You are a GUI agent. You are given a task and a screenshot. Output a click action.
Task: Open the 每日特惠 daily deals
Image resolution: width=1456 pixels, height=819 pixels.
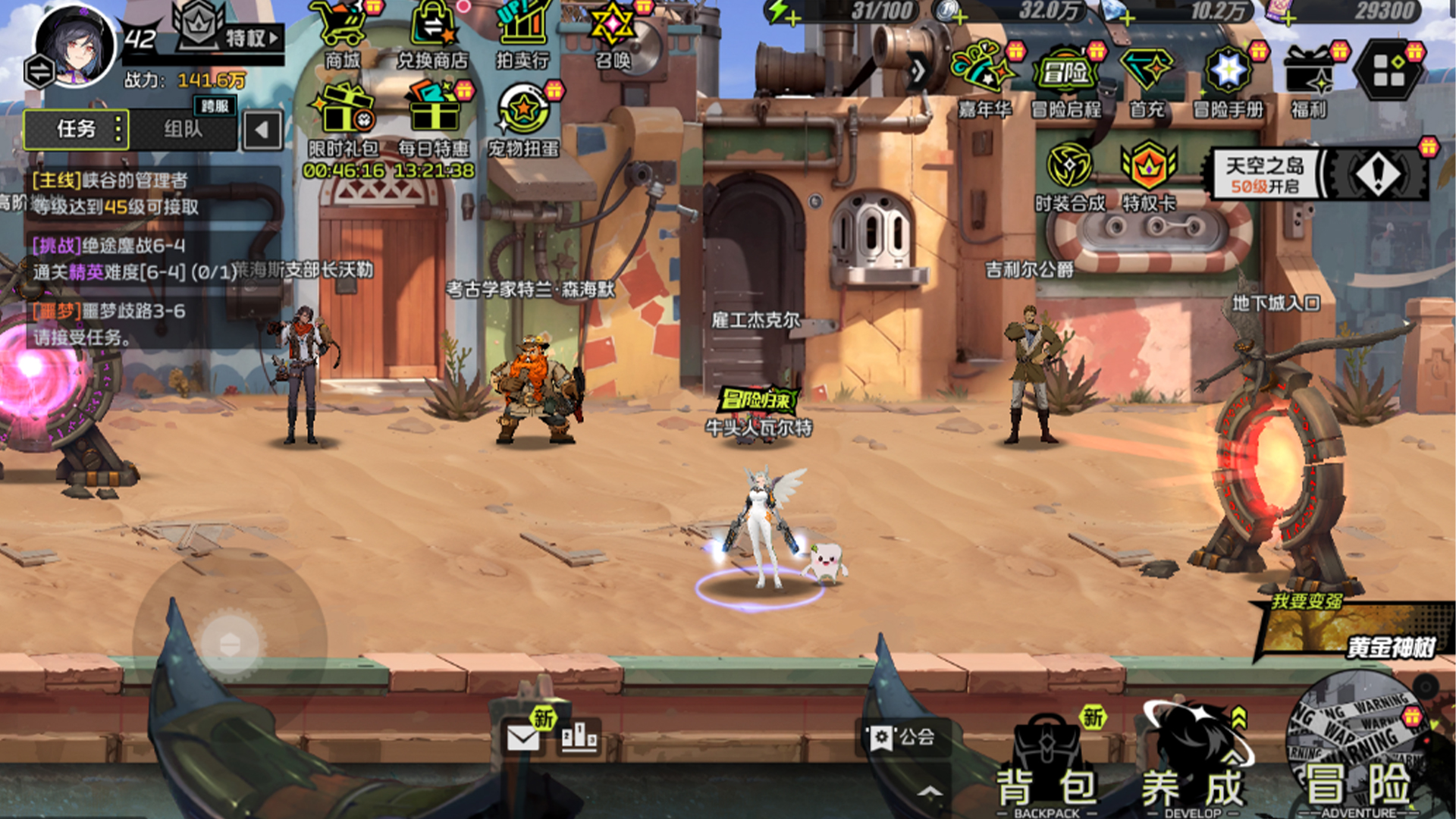point(434,120)
